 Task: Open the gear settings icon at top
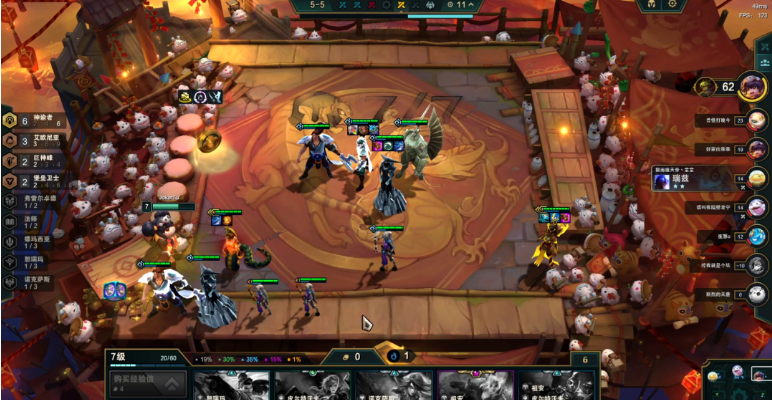(672, 5)
